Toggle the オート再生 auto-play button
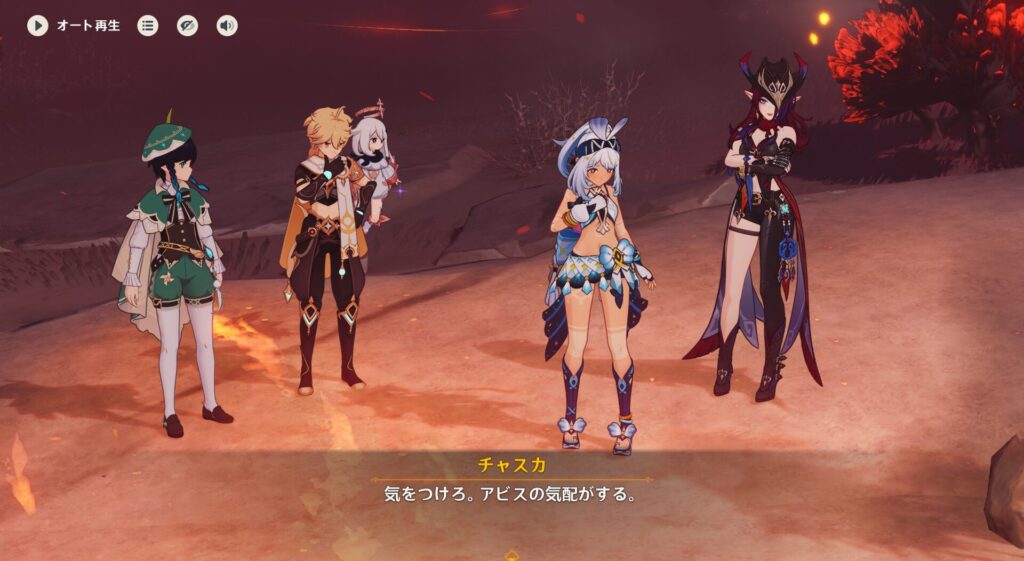 point(38,26)
